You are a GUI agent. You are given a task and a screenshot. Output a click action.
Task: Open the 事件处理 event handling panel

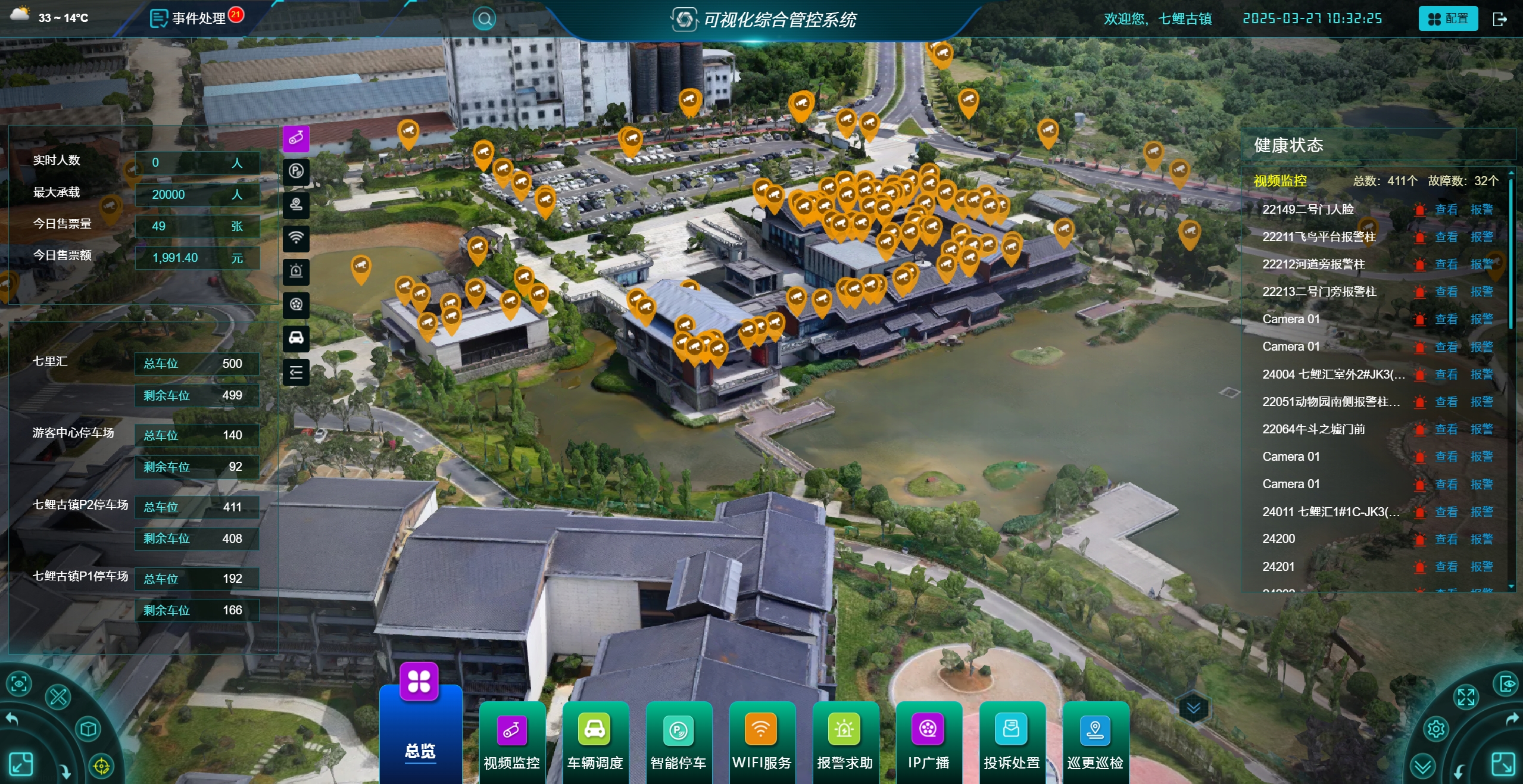click(x=197, y=18)
